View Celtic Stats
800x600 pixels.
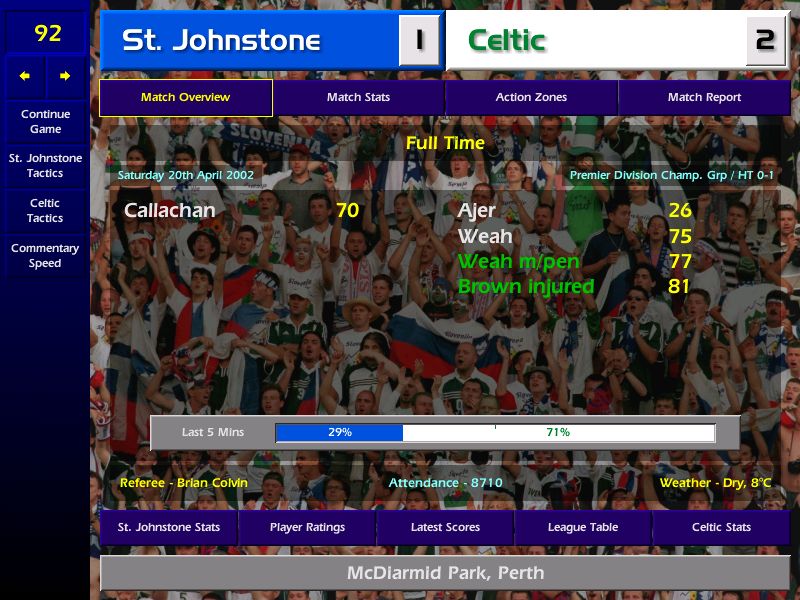[721, 527]
